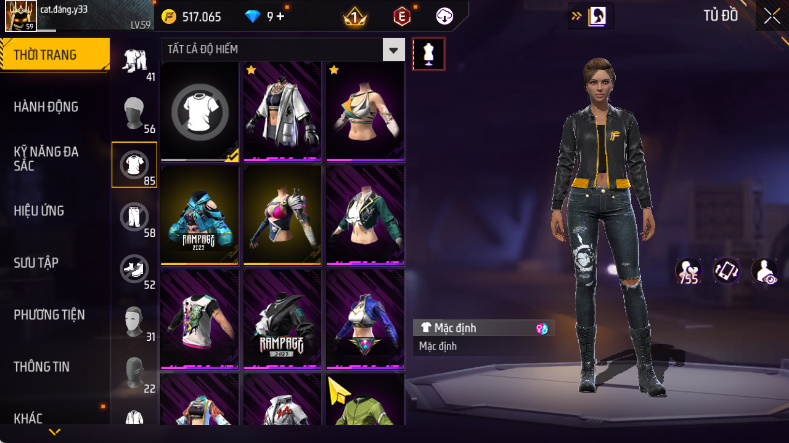Equip the blue Rampage 2023 hoodie
Viewport: 789px width, 443px height.
200,214
